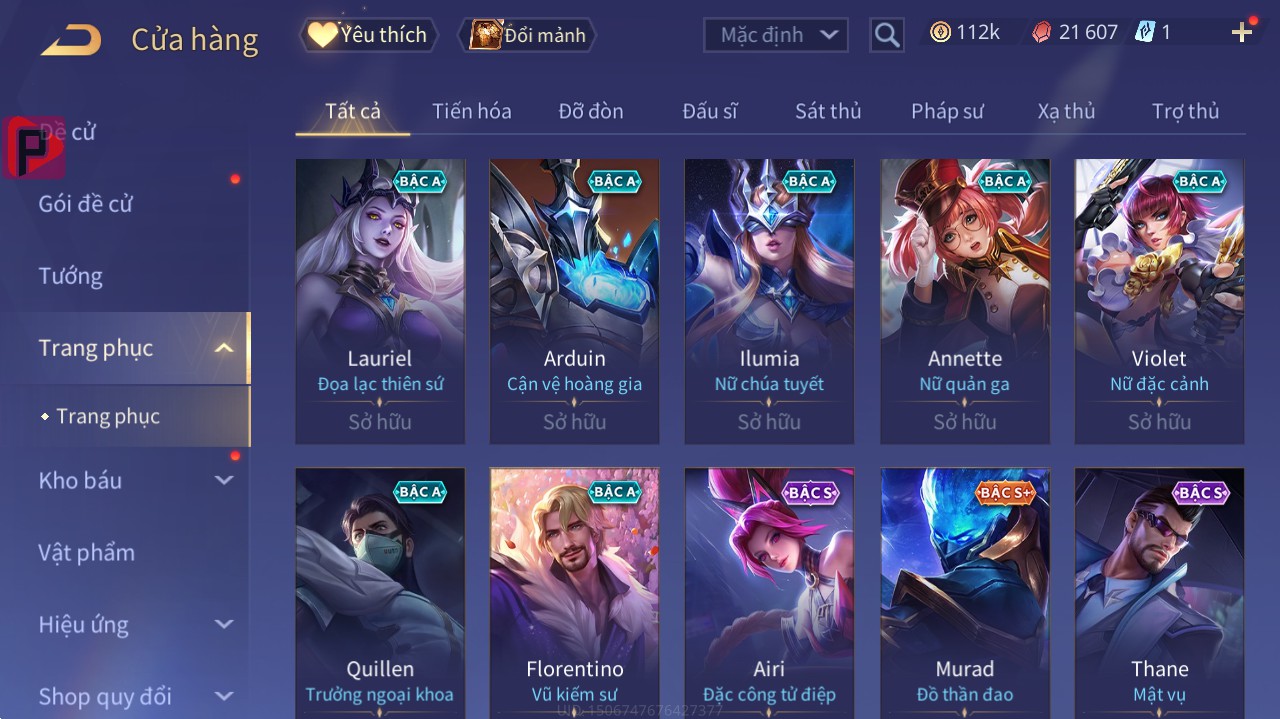This screenshot has width=1280, height=719.
Task: Go back using the return arrow
Action: tap(71, 40)
